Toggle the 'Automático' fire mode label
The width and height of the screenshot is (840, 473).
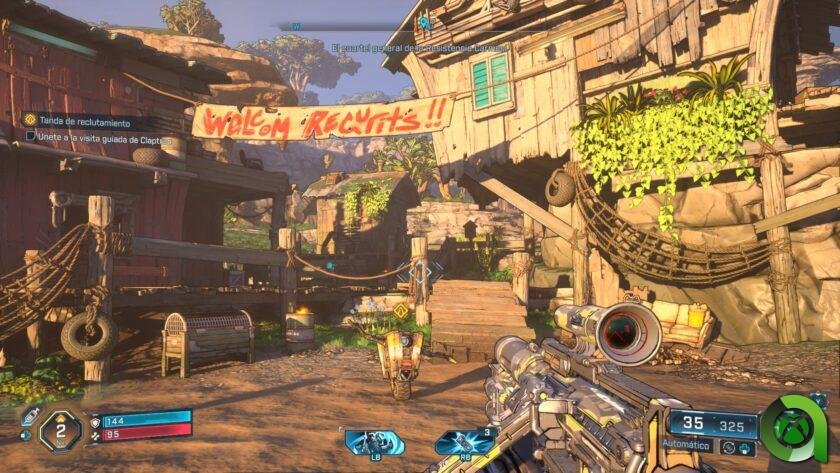click(686, 445)
